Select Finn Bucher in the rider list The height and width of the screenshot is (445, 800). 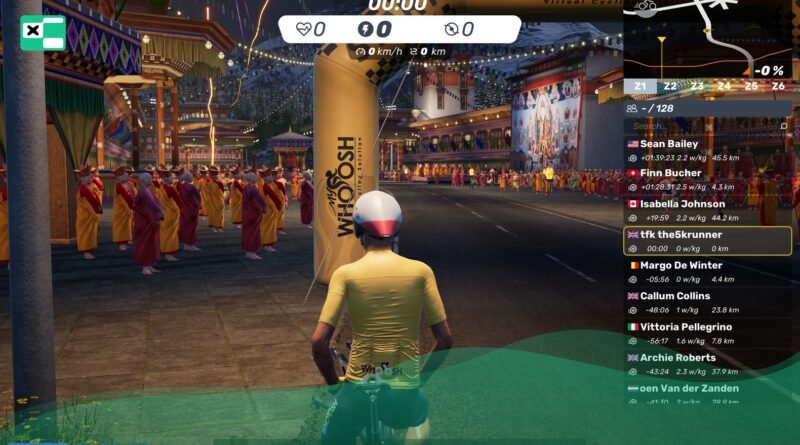click(707, 180)
